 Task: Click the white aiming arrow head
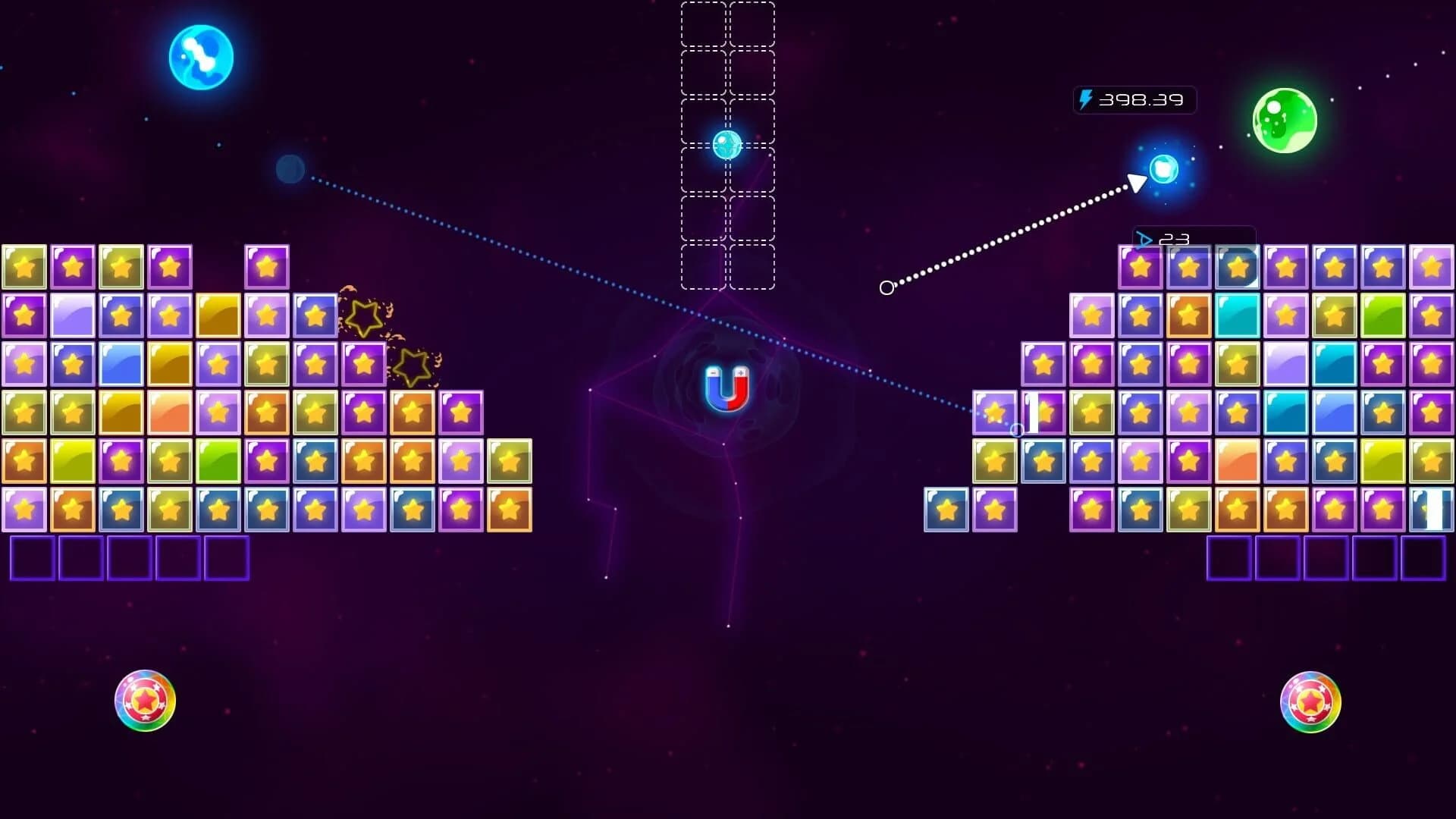coord(1136,181)
